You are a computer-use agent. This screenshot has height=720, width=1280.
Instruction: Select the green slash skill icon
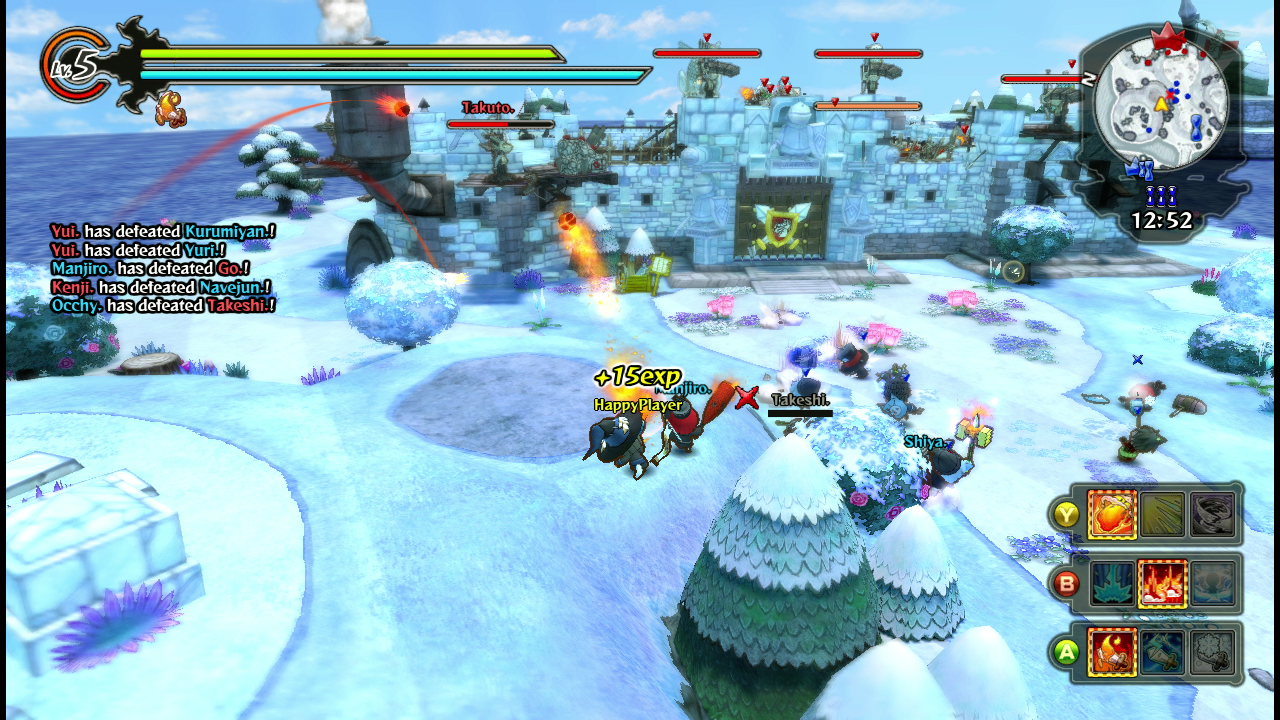[x=1162, y=514]
